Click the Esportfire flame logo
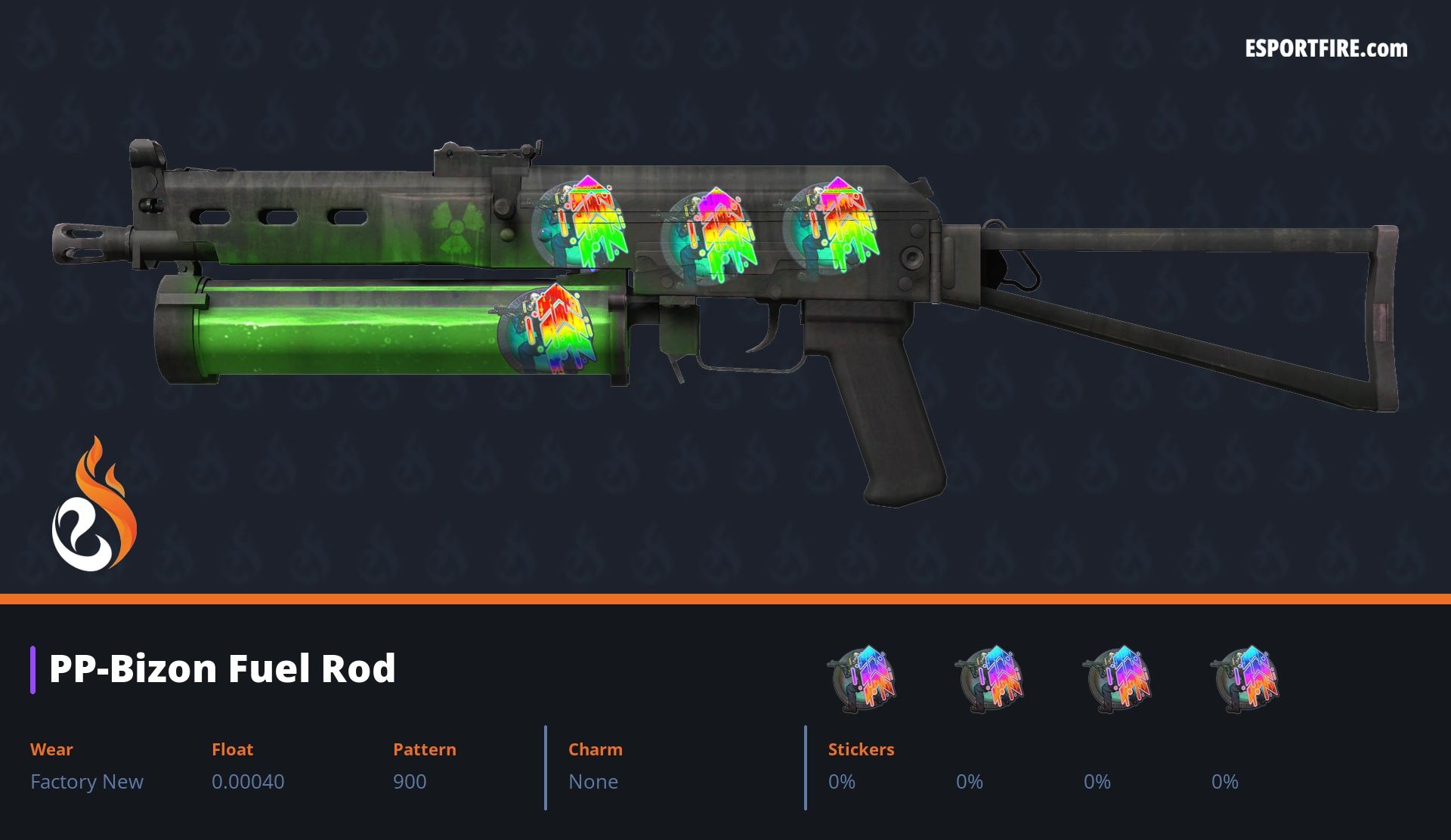1451x840 pixels. tap(94, 506)
